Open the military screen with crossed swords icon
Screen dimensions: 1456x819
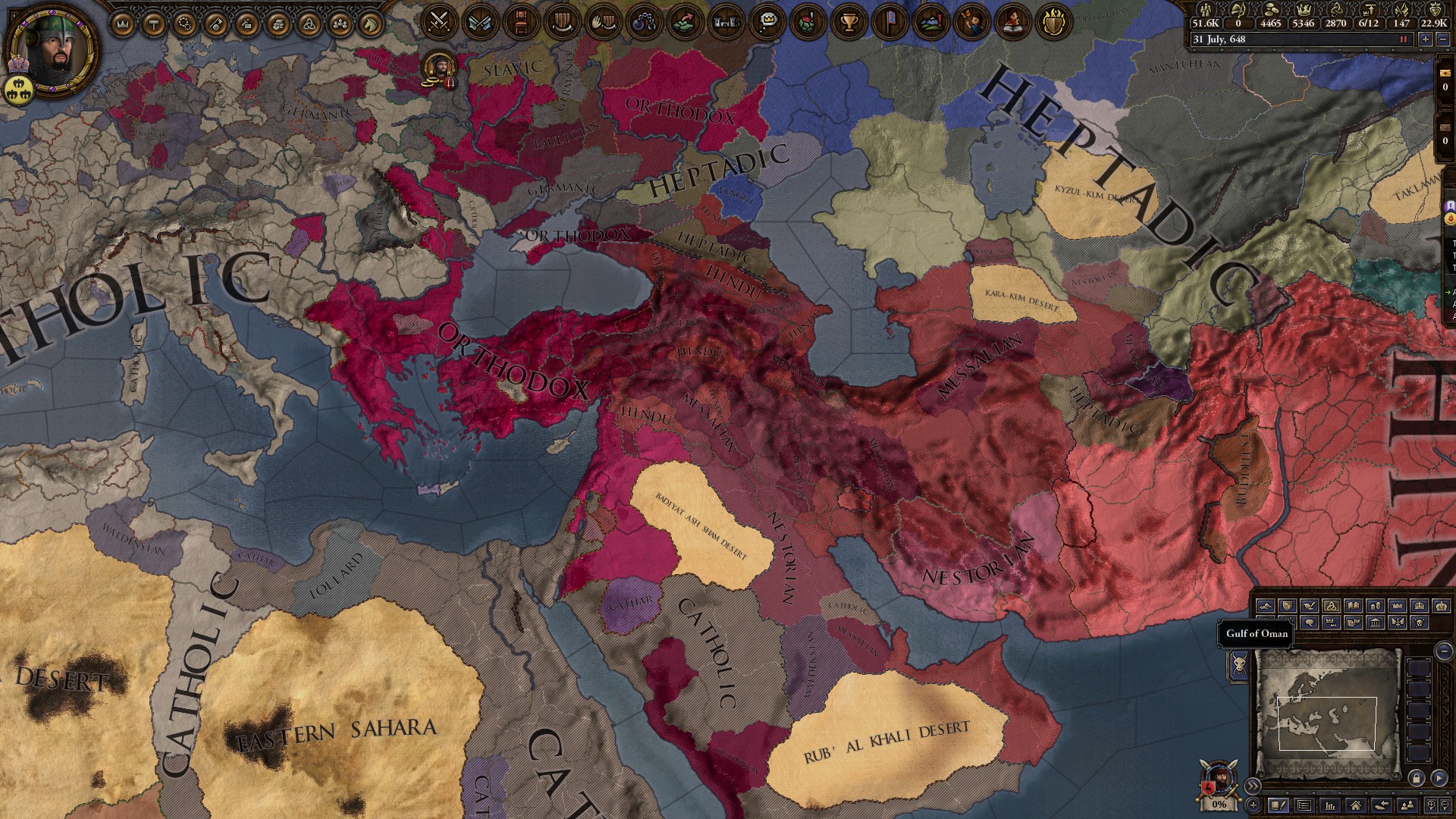438,19
